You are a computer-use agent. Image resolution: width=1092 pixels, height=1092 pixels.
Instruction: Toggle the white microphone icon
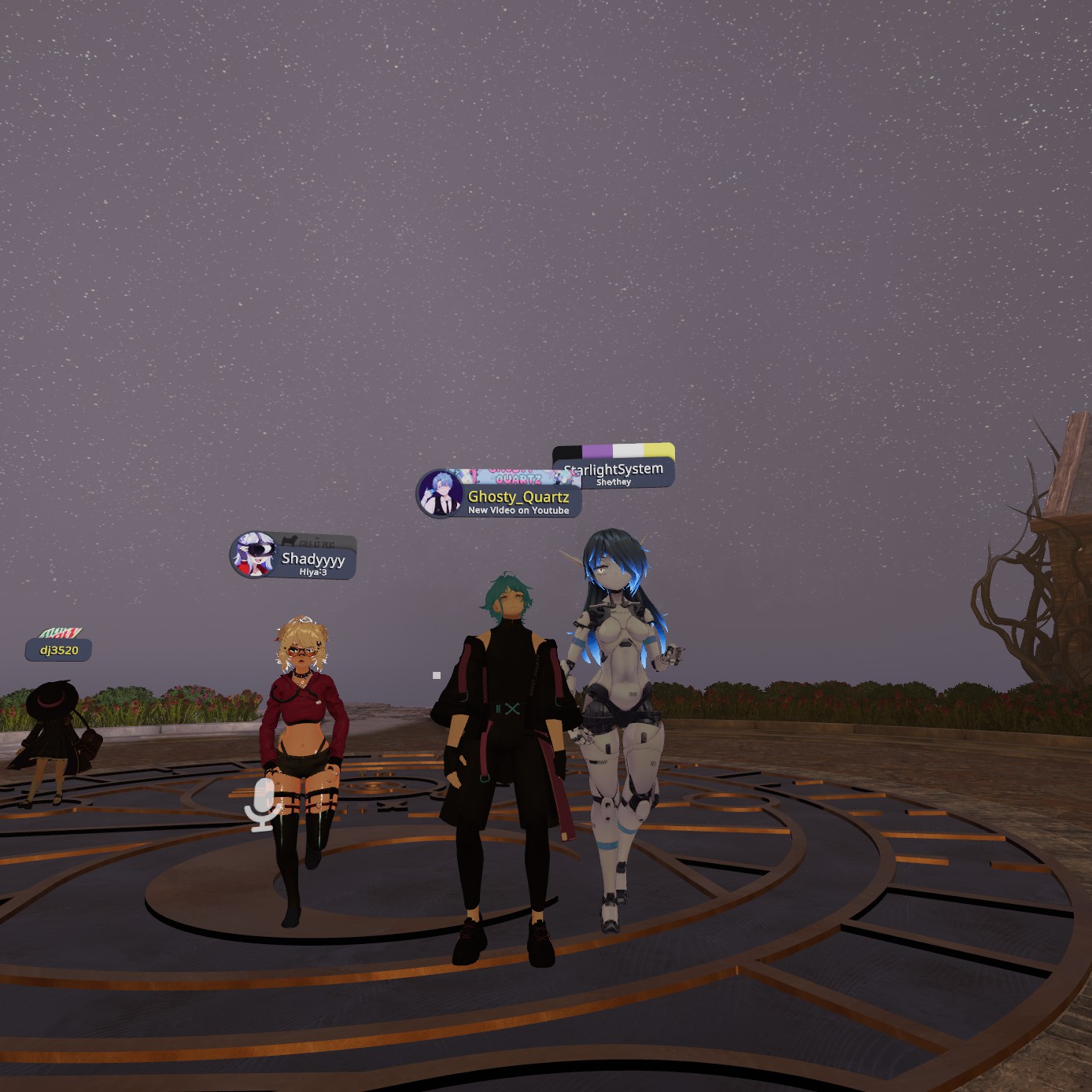pyautogui.click(x=263, y=804)
